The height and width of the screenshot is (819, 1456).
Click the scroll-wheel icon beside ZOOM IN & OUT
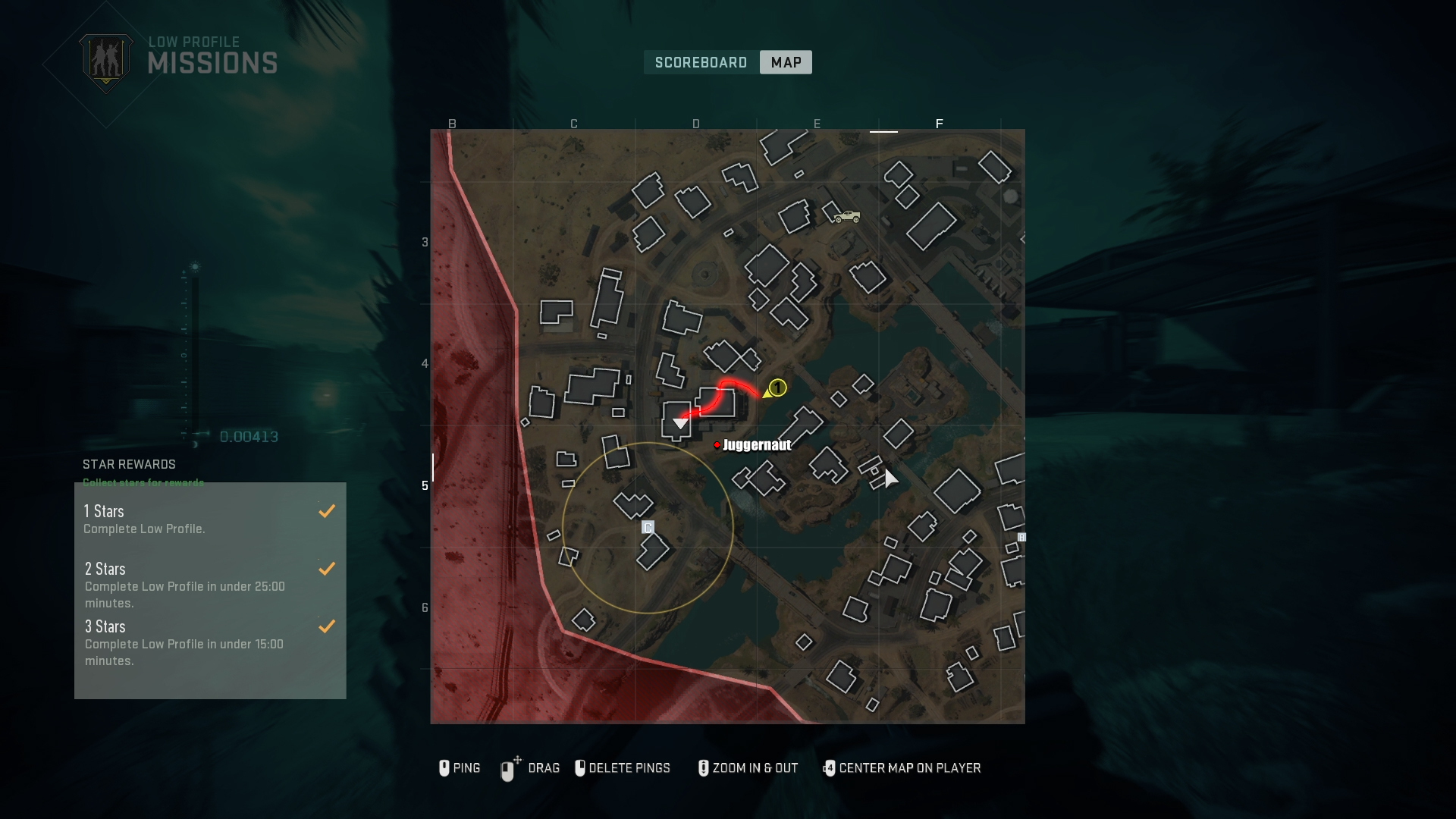pos(702,768)
